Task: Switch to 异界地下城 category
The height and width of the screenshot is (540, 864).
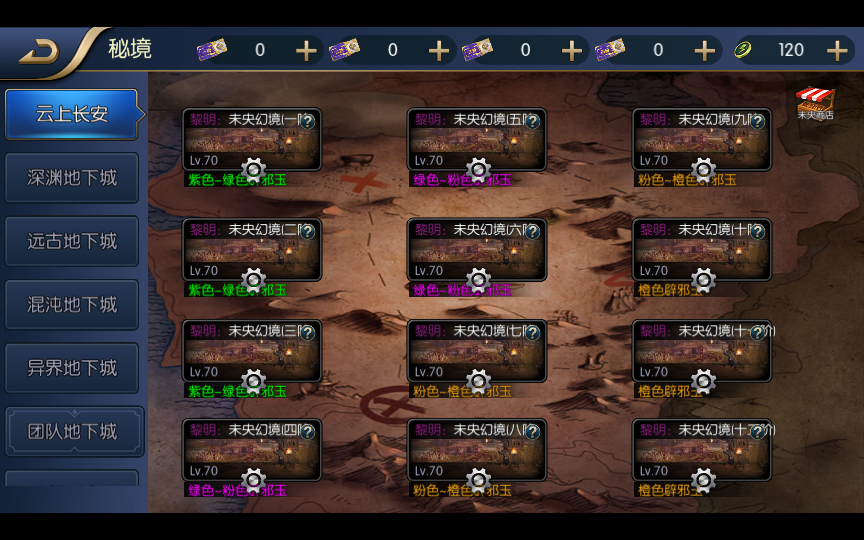Action: (x=72, y=368)
